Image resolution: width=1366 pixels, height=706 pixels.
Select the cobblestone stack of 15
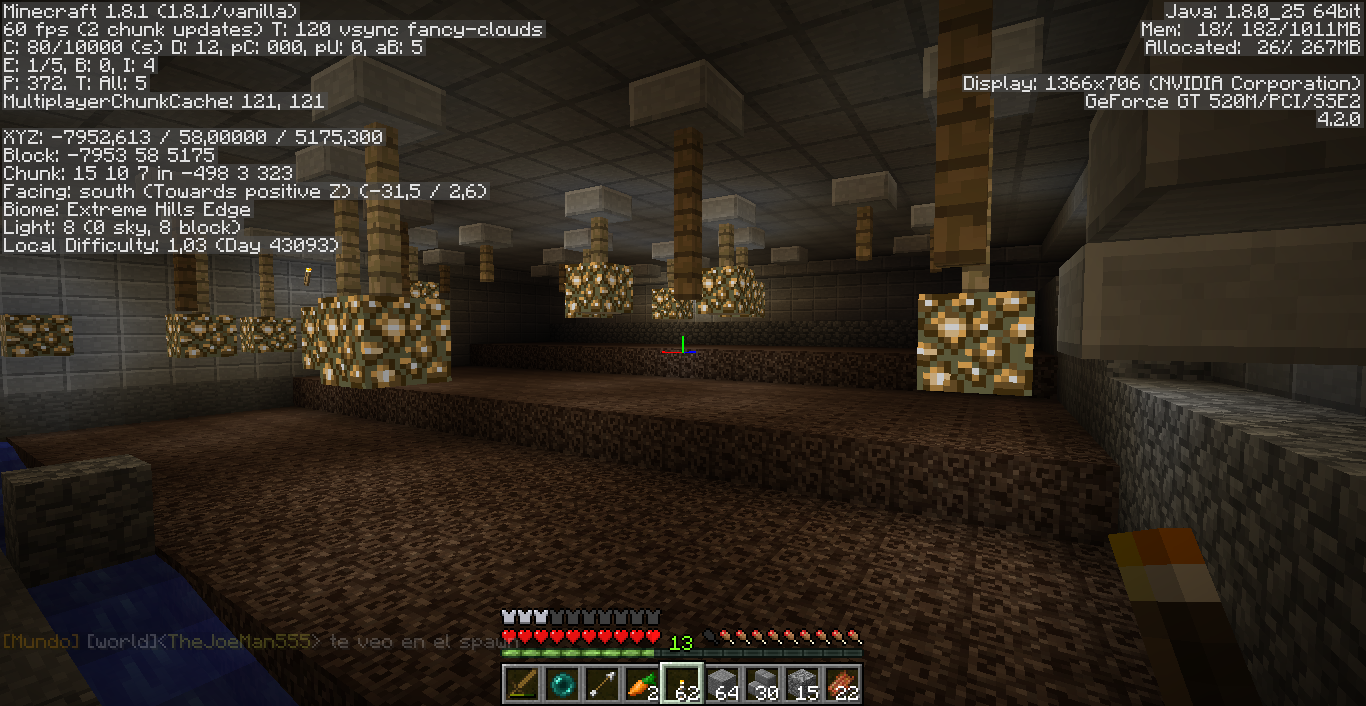(x=802, y=684)
